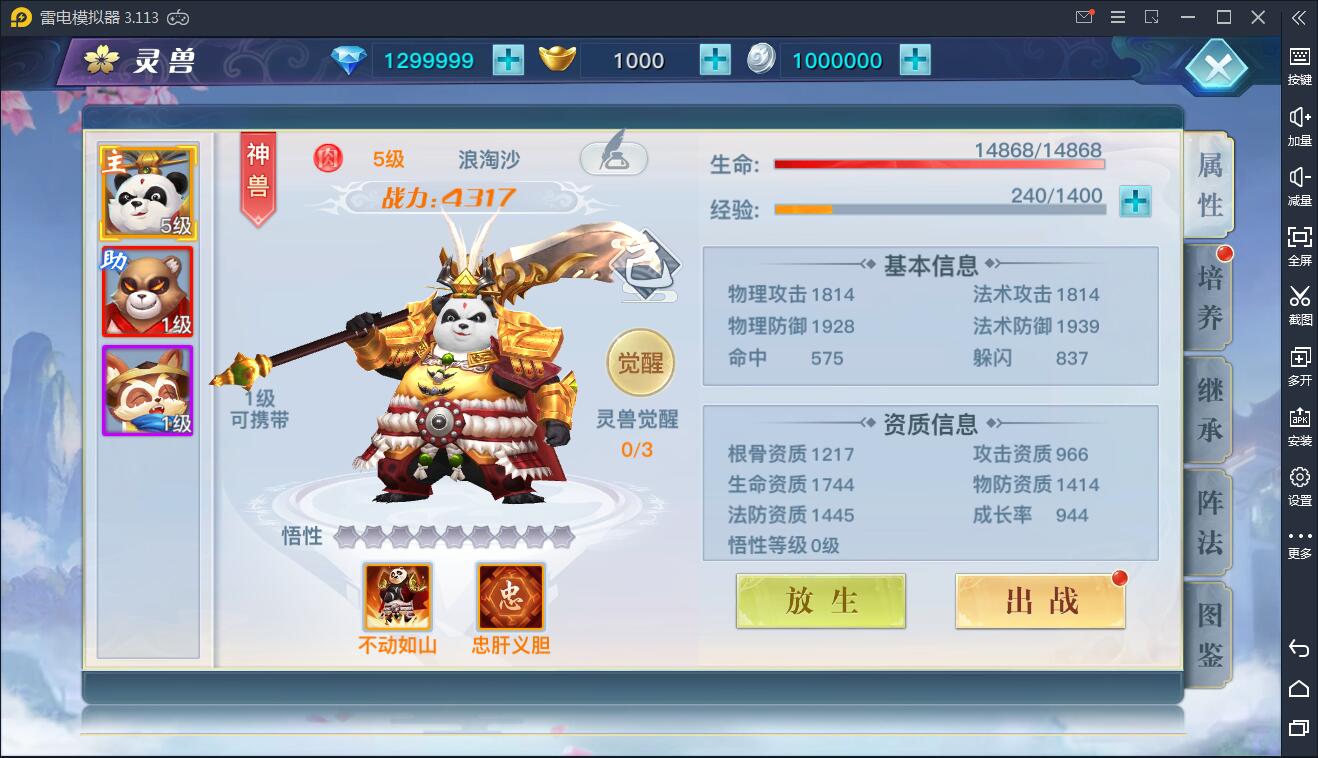Select the 不动如山 skill icon

pos(397,595)
